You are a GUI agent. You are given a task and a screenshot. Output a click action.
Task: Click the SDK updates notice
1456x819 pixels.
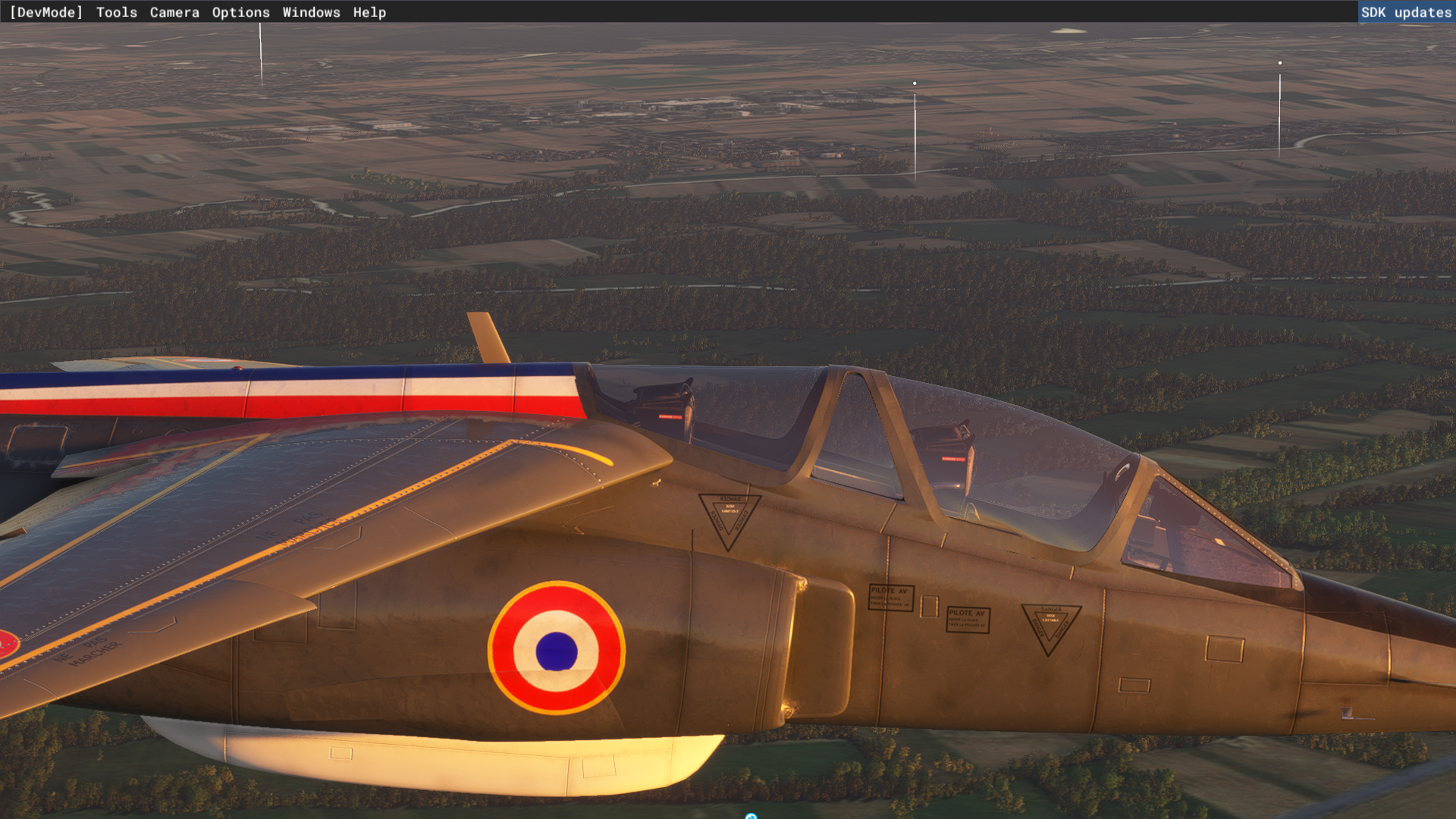pos(1406,12)
